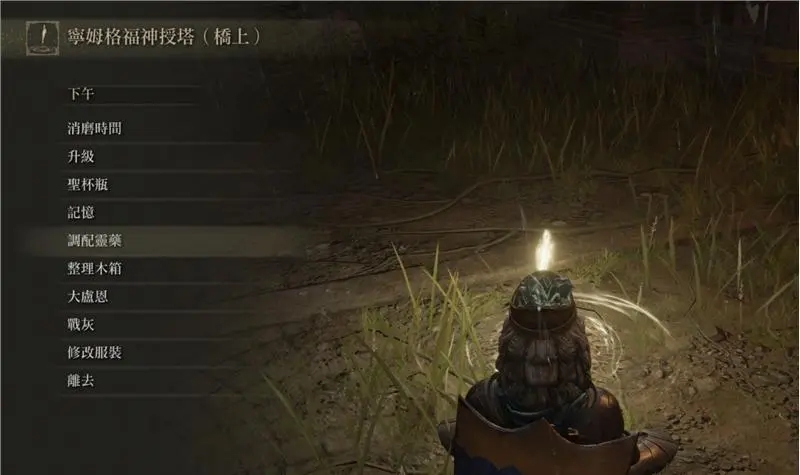Viewport: 800px width, 475px height.
Task: Select 修改服裝 to alter garments
Action: click(95, 353)
